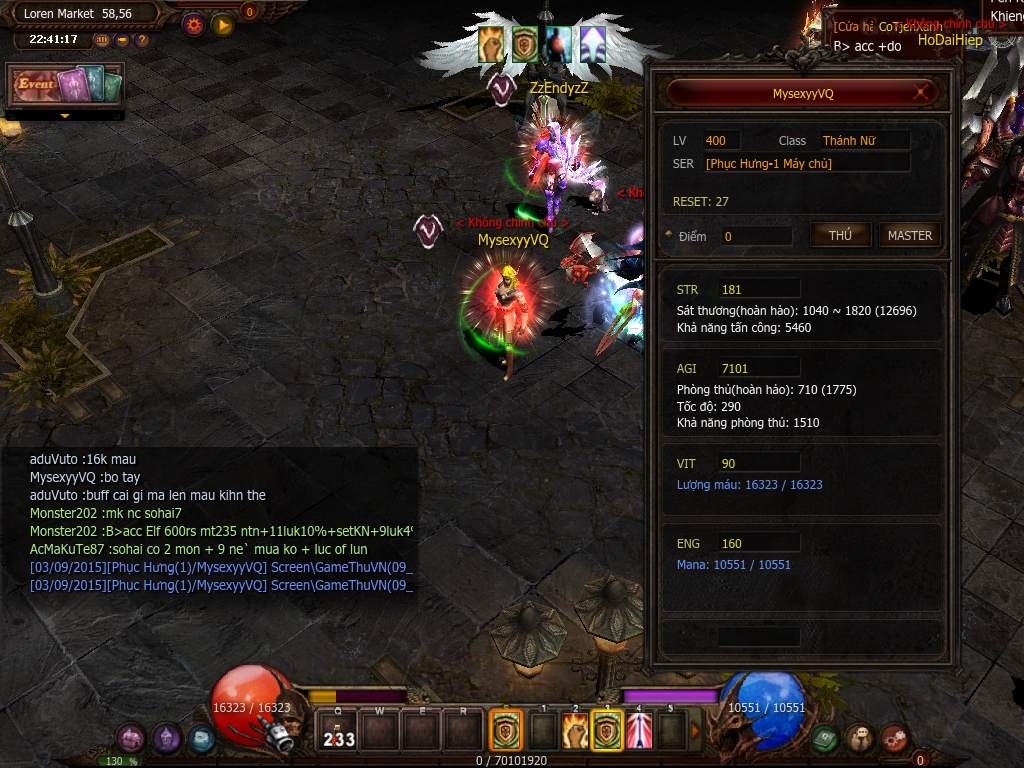Open help with the question mark icon

142,40
